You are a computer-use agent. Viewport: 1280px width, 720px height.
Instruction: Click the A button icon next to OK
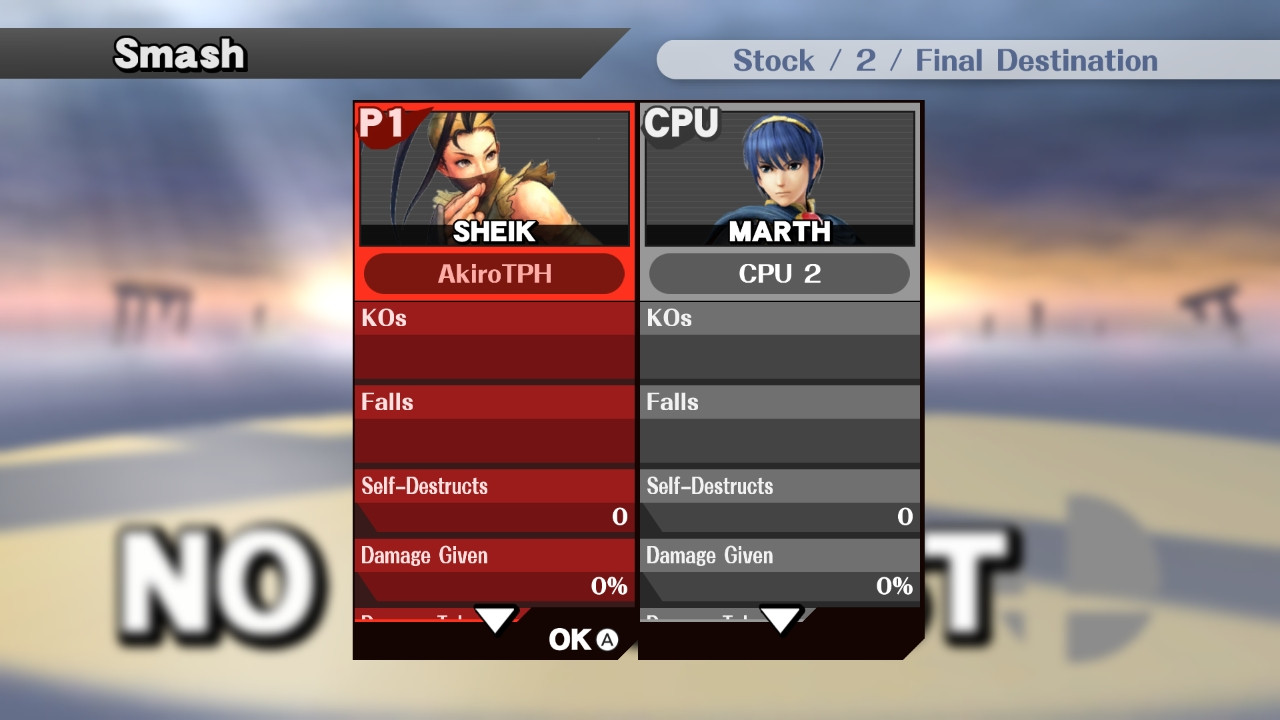coord(608,640)
